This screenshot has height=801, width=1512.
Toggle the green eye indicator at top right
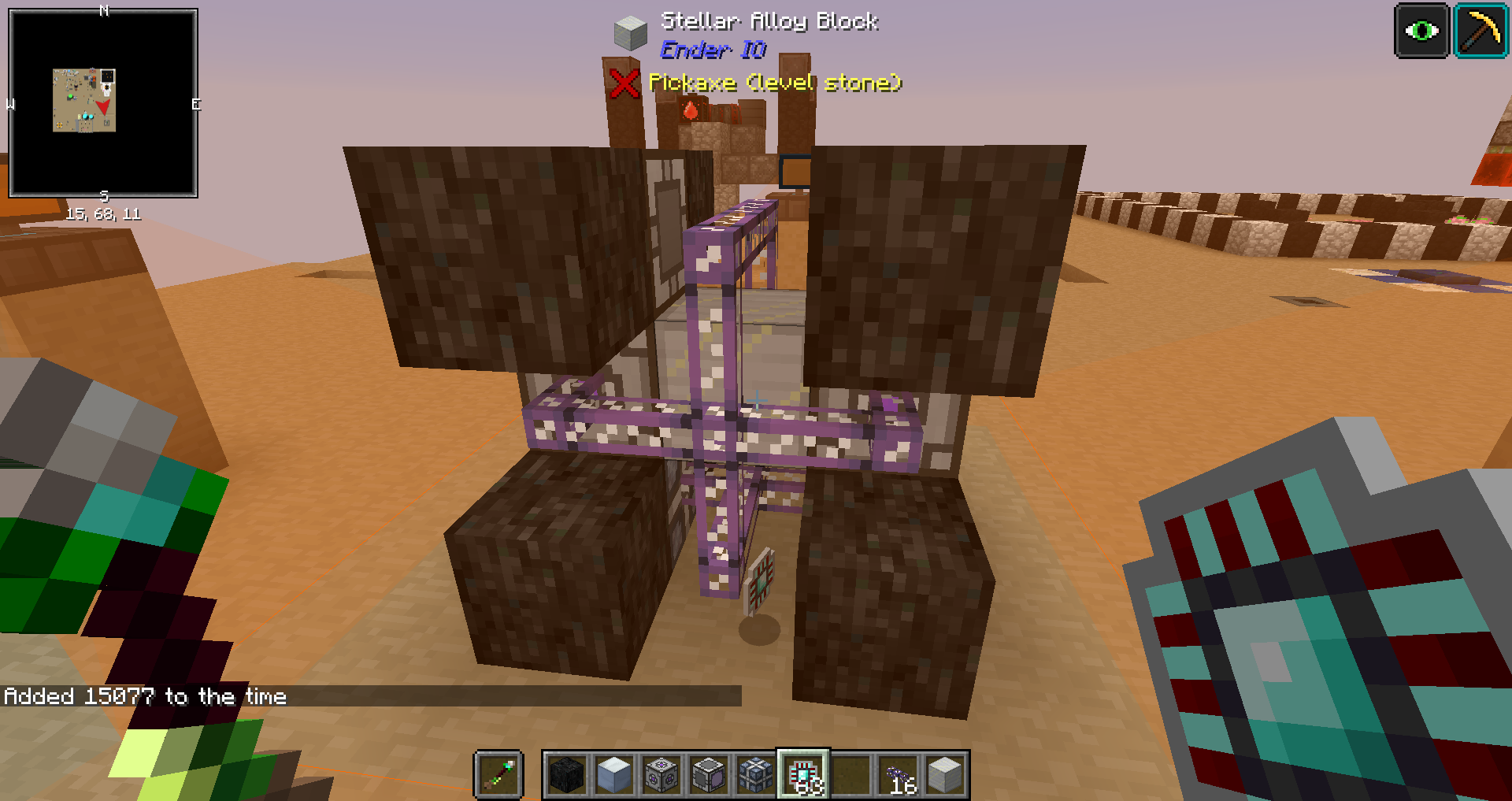coord(1421,31)
